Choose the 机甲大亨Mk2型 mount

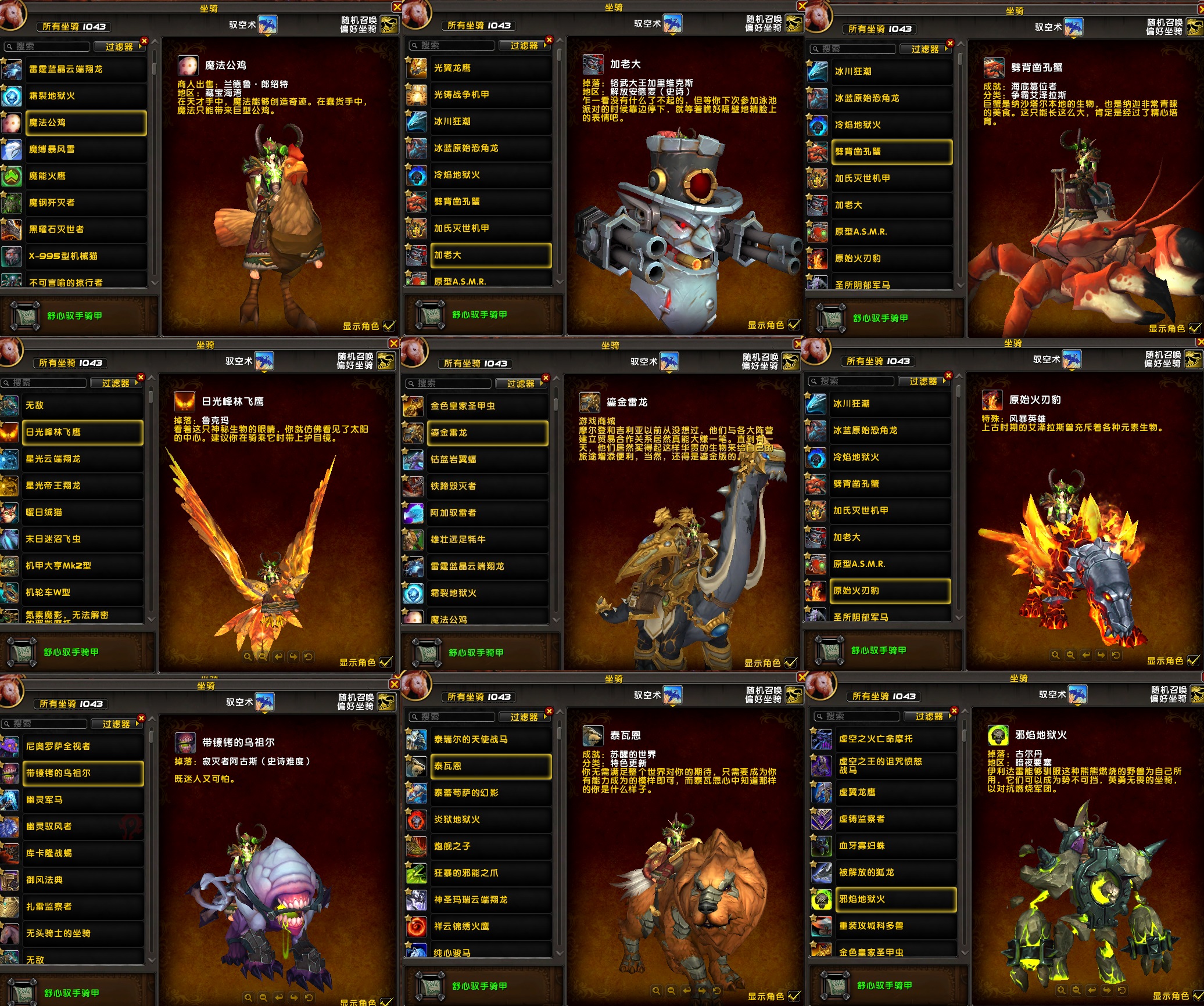click(x=83, y=566)
